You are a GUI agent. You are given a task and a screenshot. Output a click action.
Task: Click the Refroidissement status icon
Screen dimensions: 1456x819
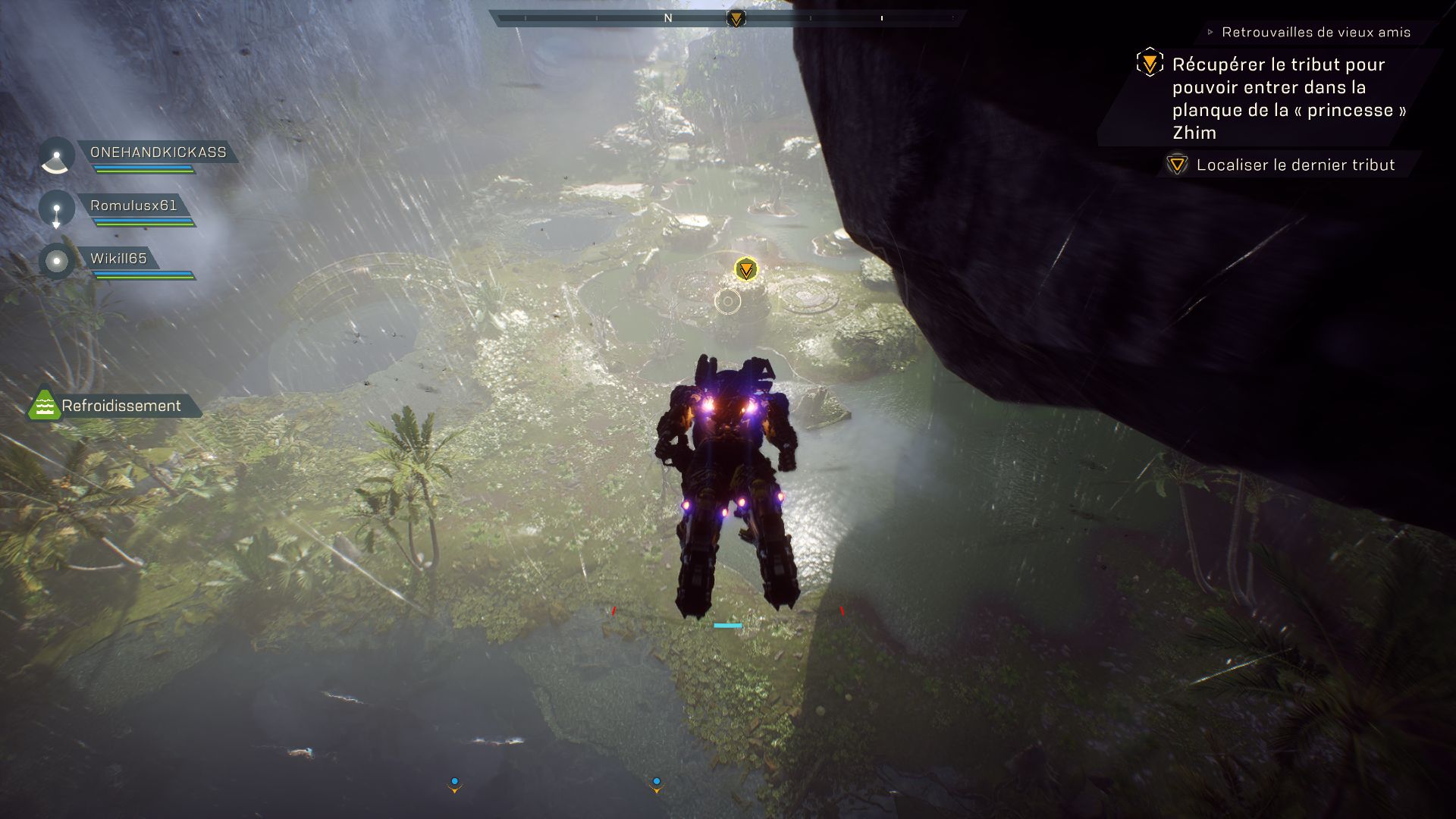(x=44, y=406)
